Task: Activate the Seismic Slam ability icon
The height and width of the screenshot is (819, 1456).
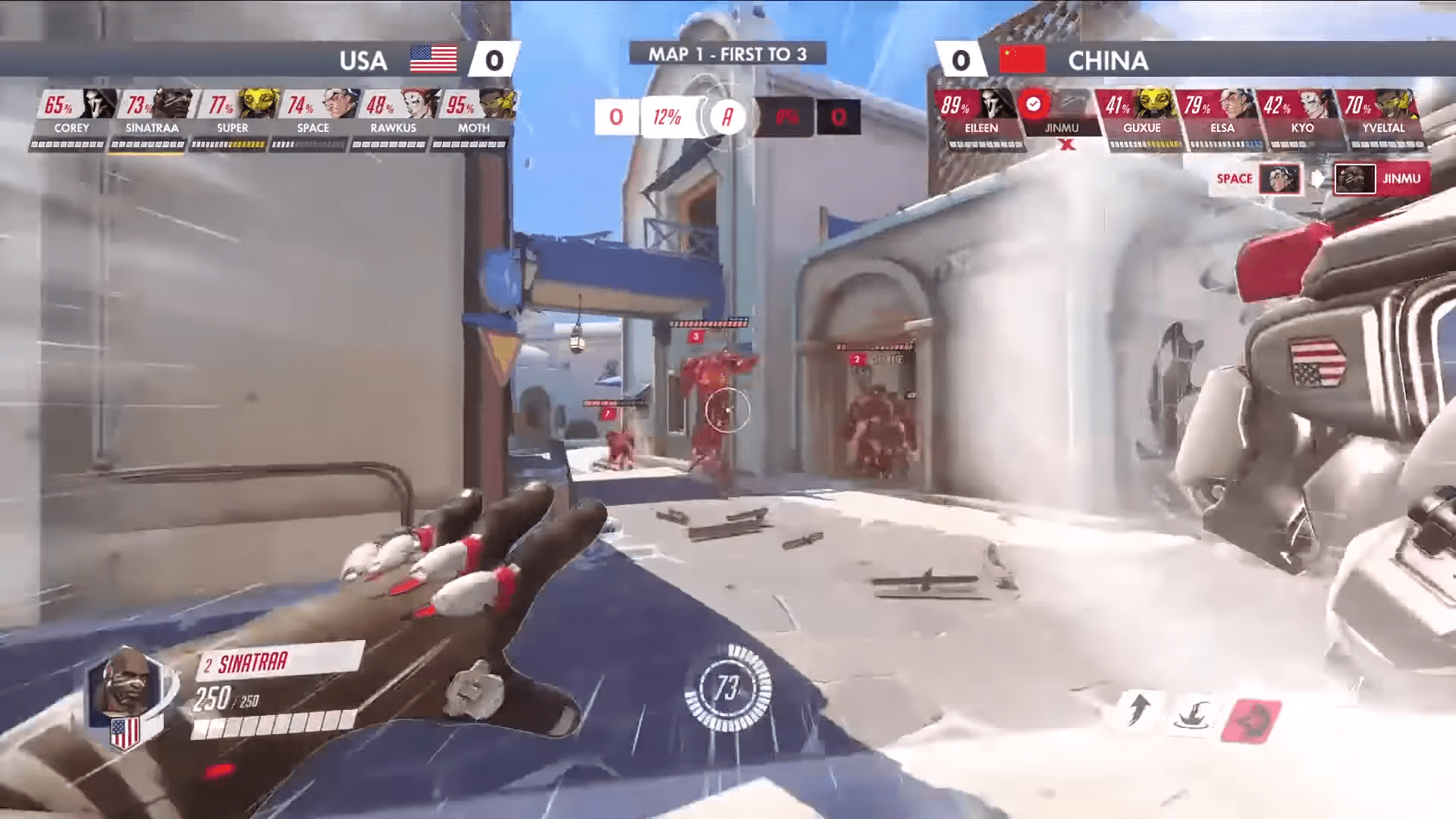Action: [x=1192, y=714]
